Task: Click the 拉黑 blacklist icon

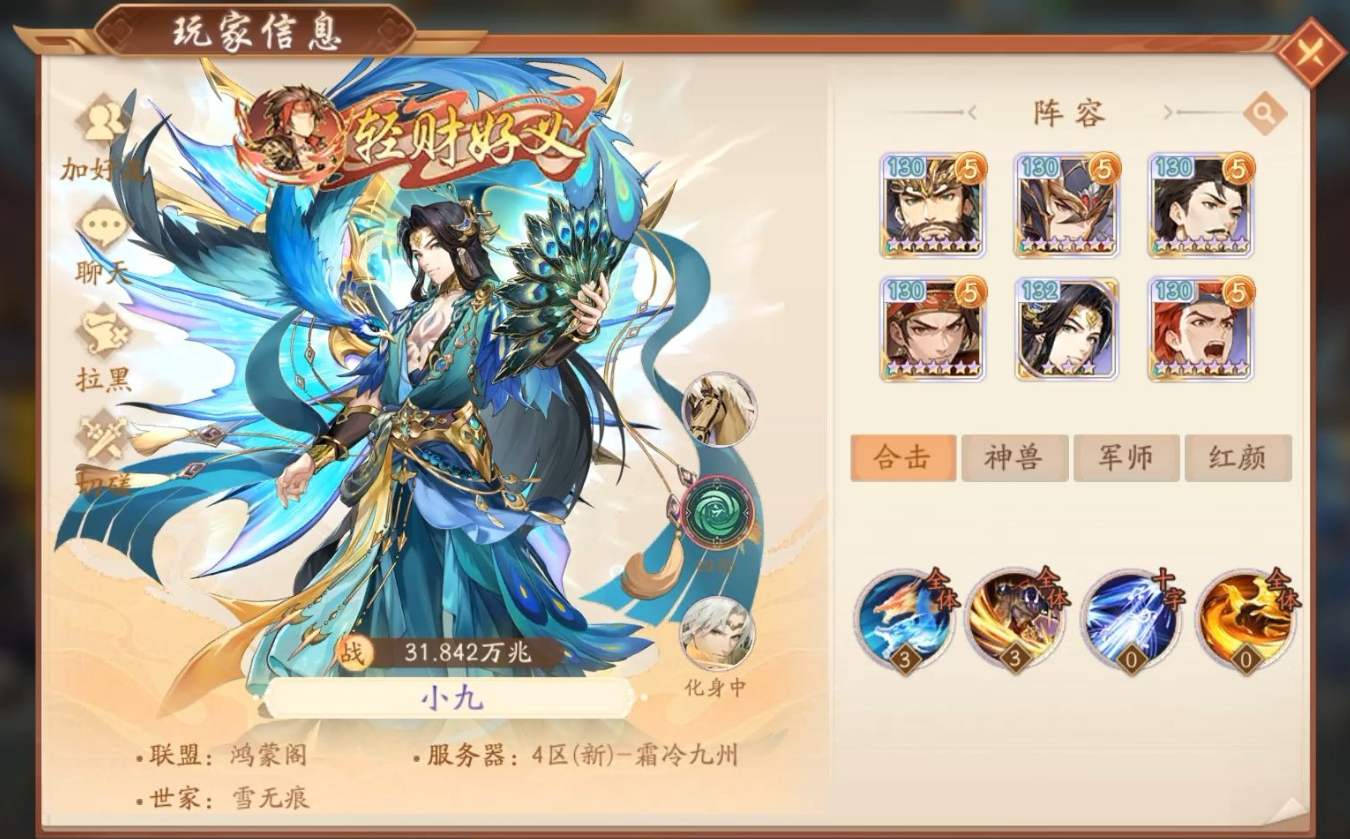Action: [103, 327]
